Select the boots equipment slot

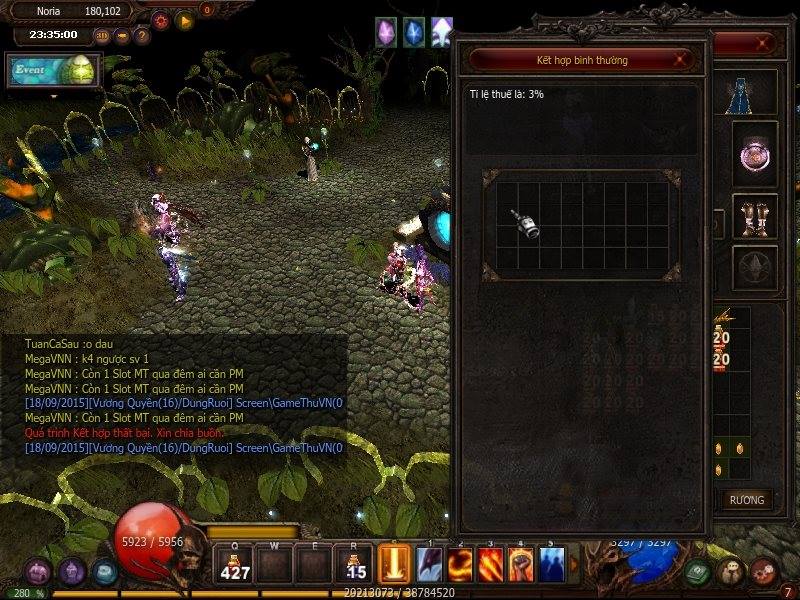(755, 216)
